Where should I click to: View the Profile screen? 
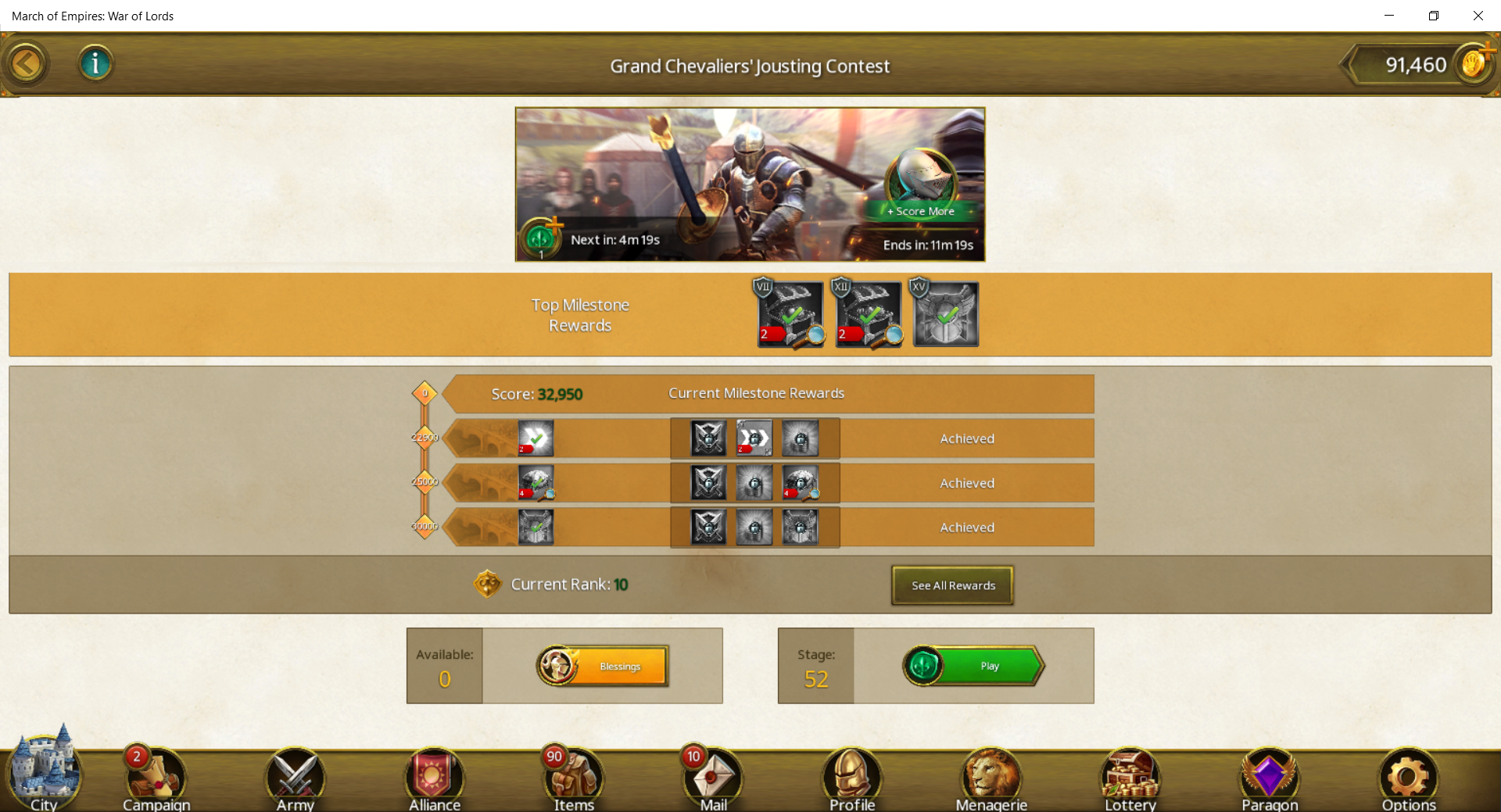[852, 778]
